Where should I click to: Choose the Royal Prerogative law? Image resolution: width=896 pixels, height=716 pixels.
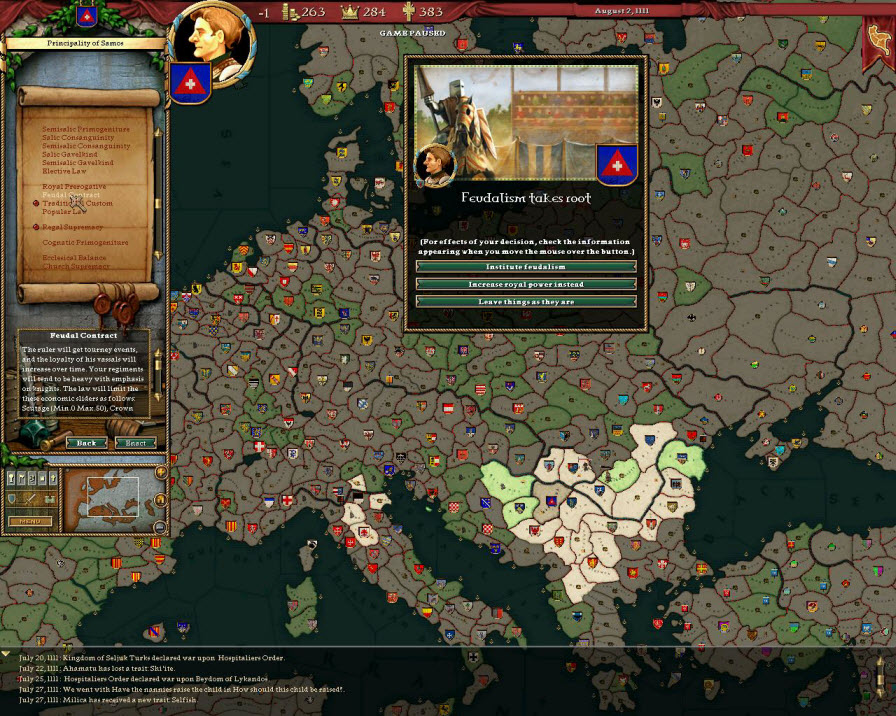click(74, 187)
